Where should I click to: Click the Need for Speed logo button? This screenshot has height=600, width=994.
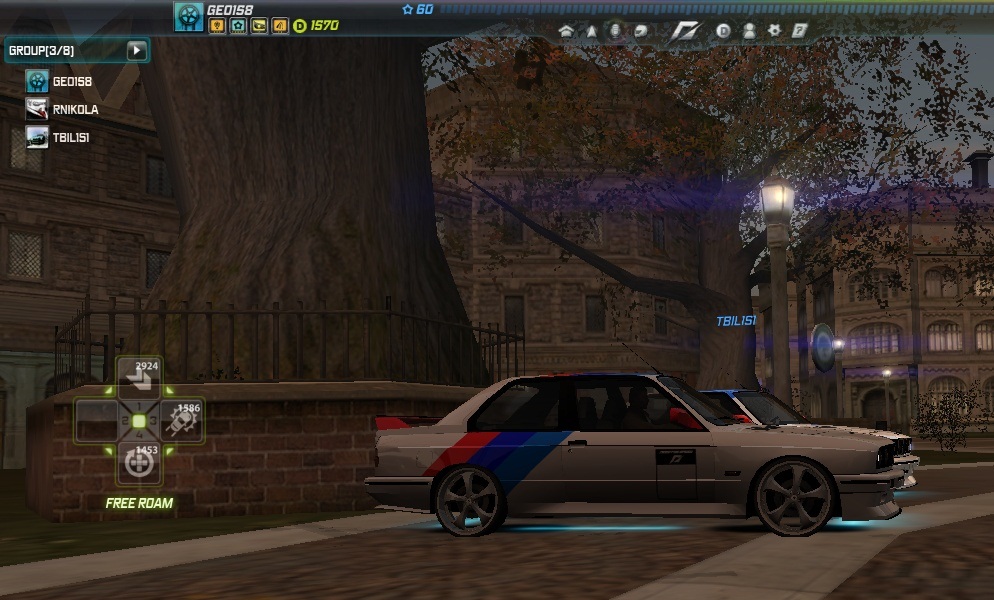(684, 31)
